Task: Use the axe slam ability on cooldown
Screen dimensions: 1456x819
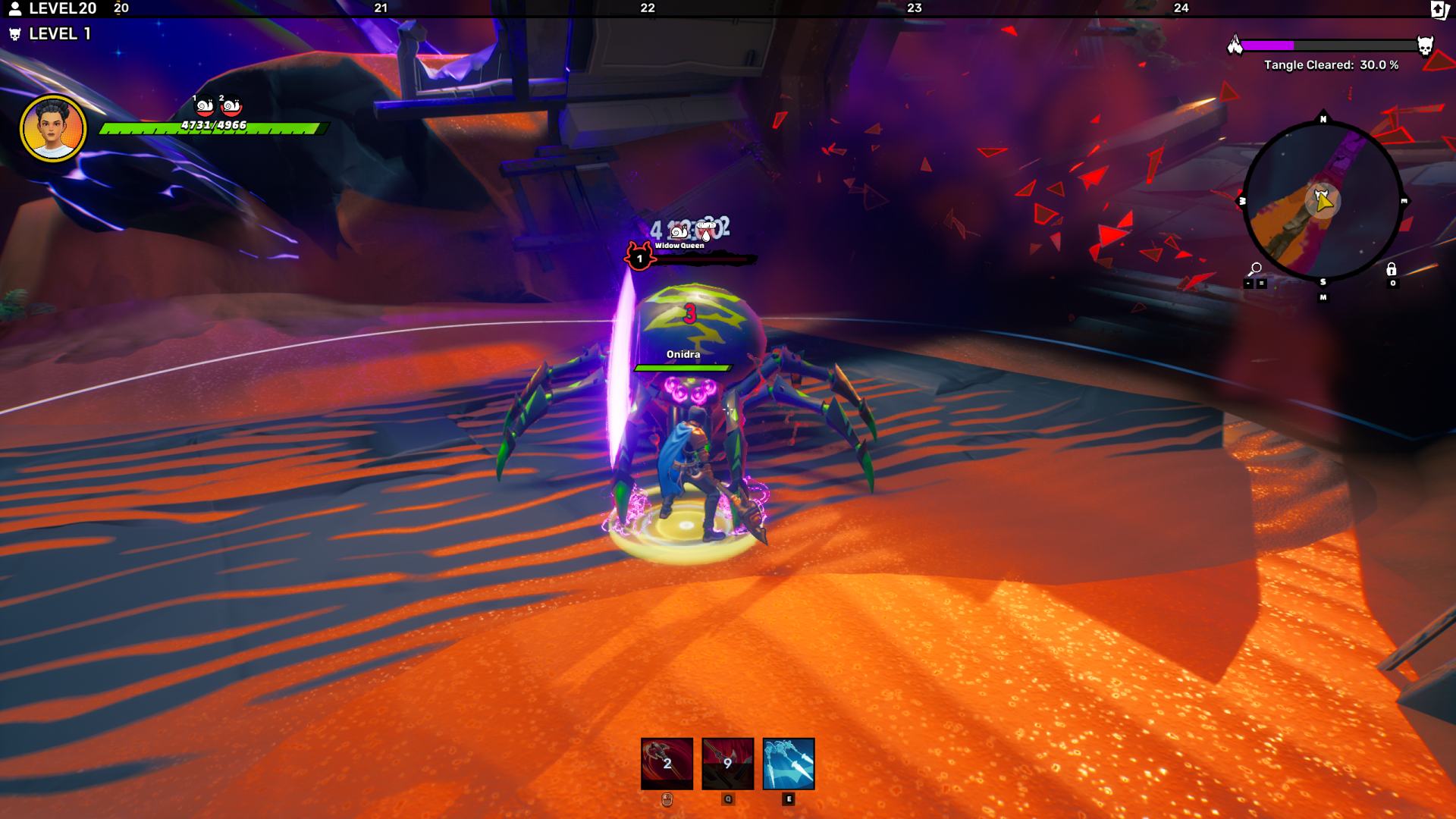Action: 727,763
